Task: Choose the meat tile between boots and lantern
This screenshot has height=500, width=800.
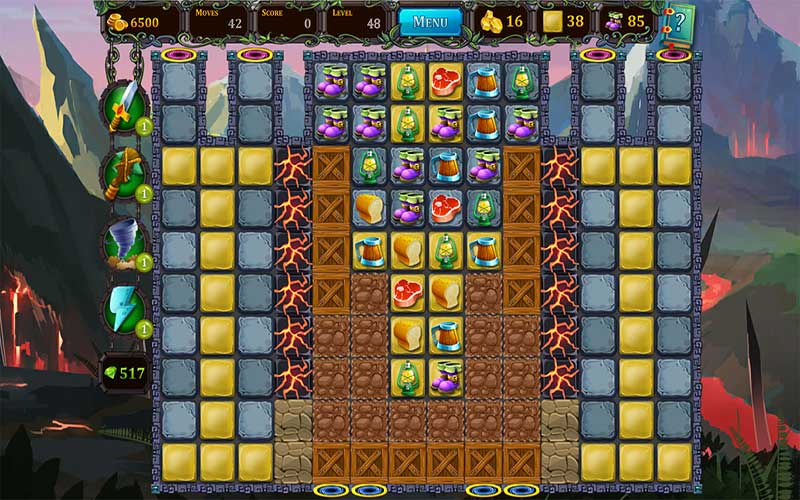Action: [446, 207]
